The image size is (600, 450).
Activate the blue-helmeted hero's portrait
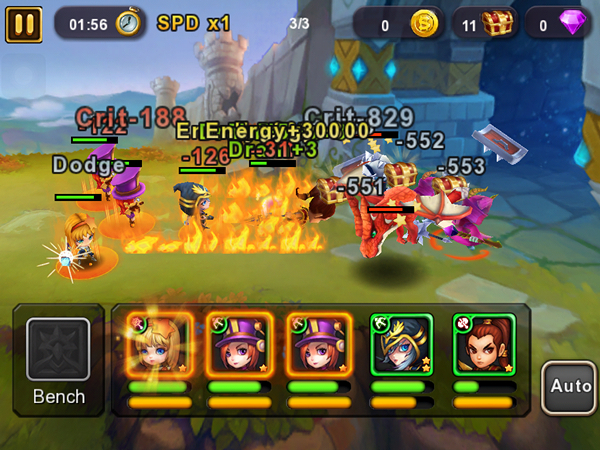[x=401, y=344]
